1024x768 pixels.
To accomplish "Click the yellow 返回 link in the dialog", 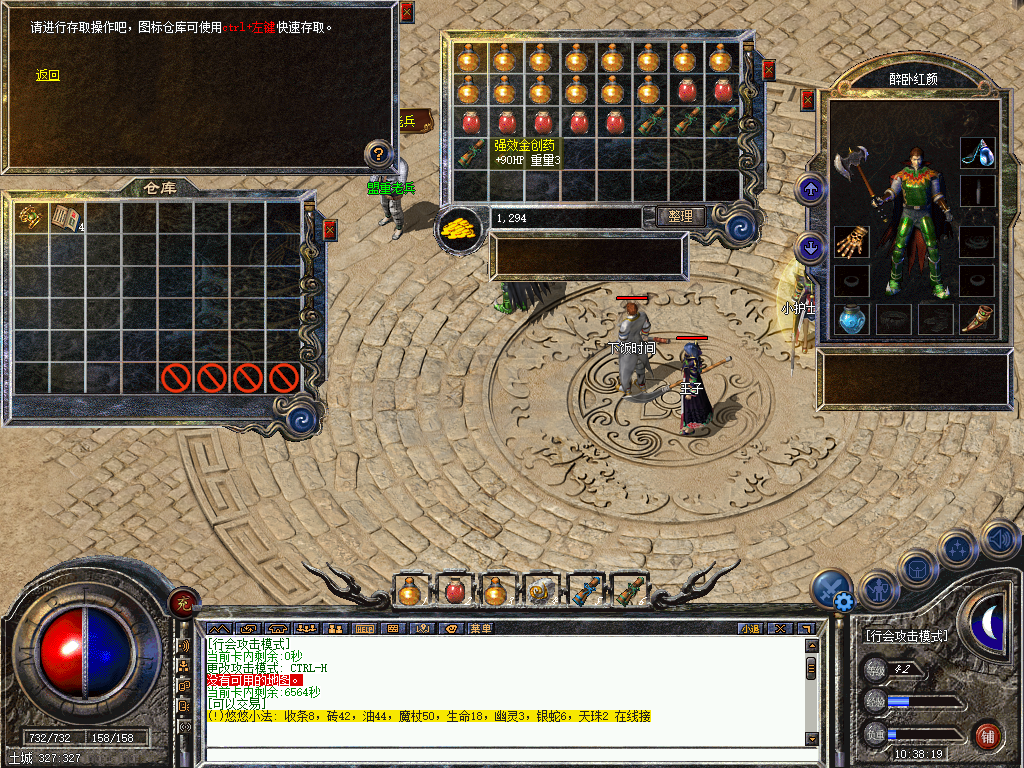I will (x=48, y=75).
